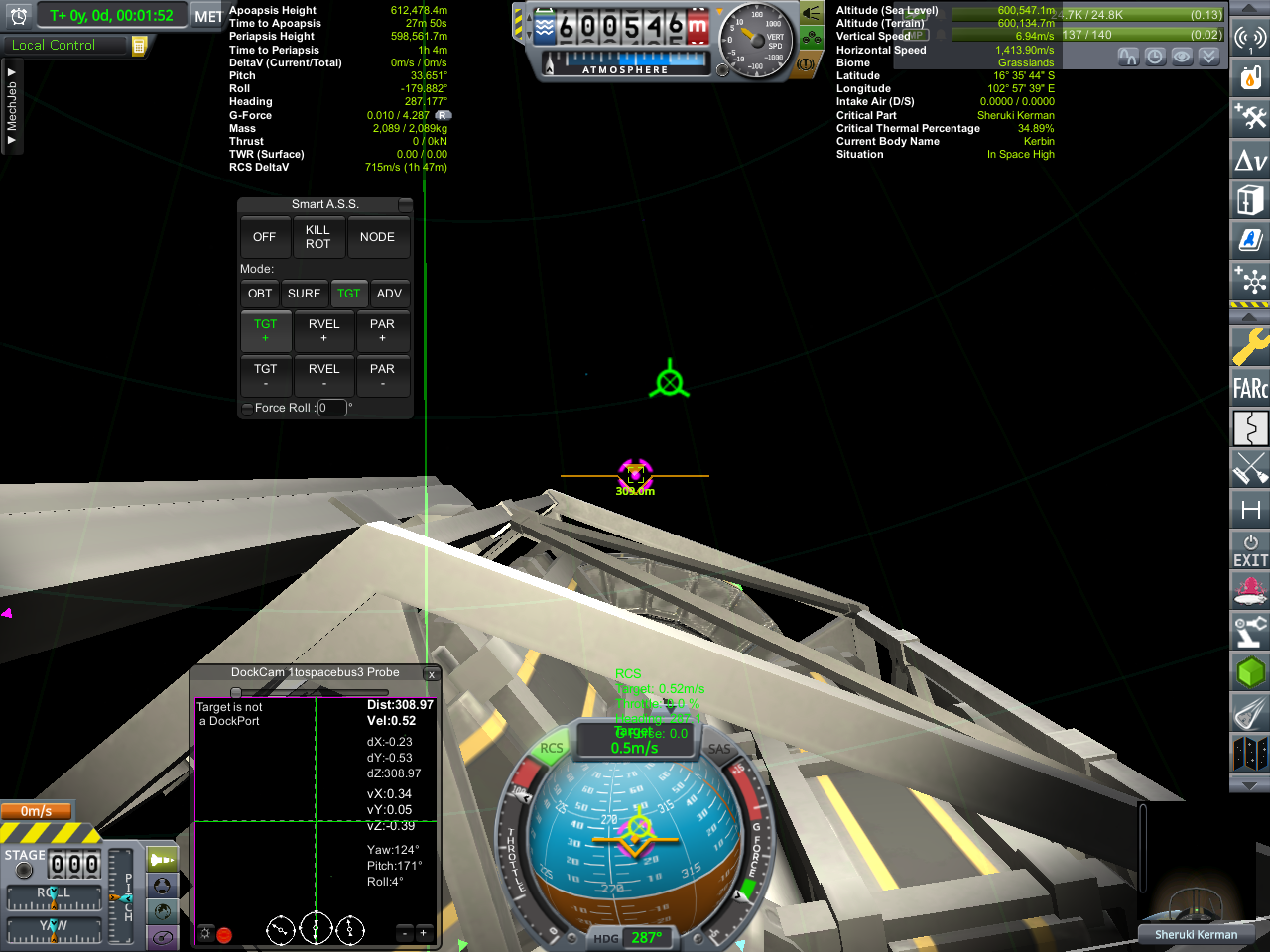Toggle the Force Roll checkbox
This screenshot has height=952, width=1270.
click(x=247, y=408)
